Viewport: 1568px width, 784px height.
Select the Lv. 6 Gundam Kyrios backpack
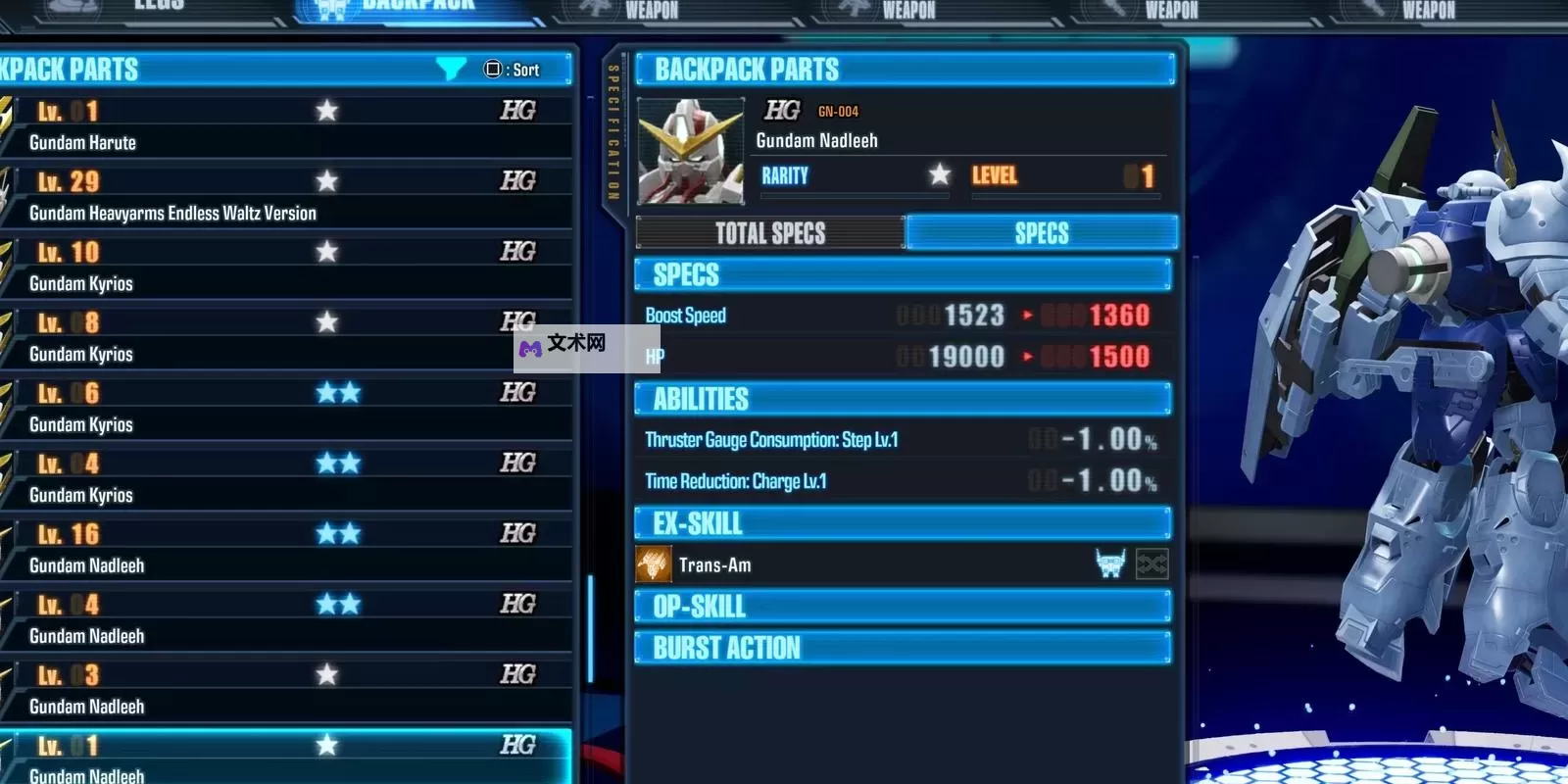point(284,408)
